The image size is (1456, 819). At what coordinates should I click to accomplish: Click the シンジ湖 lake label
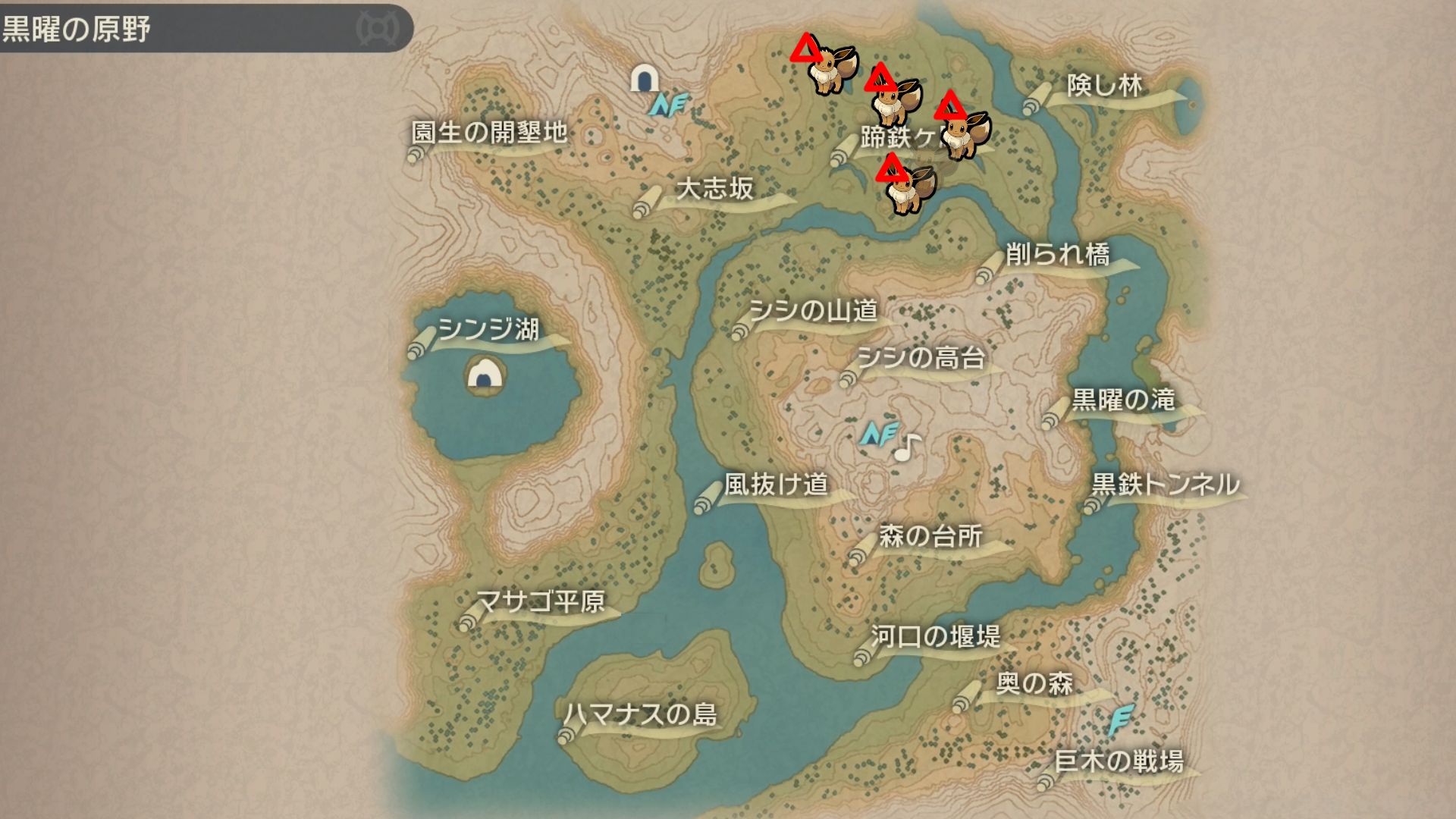tap(488, 330)
